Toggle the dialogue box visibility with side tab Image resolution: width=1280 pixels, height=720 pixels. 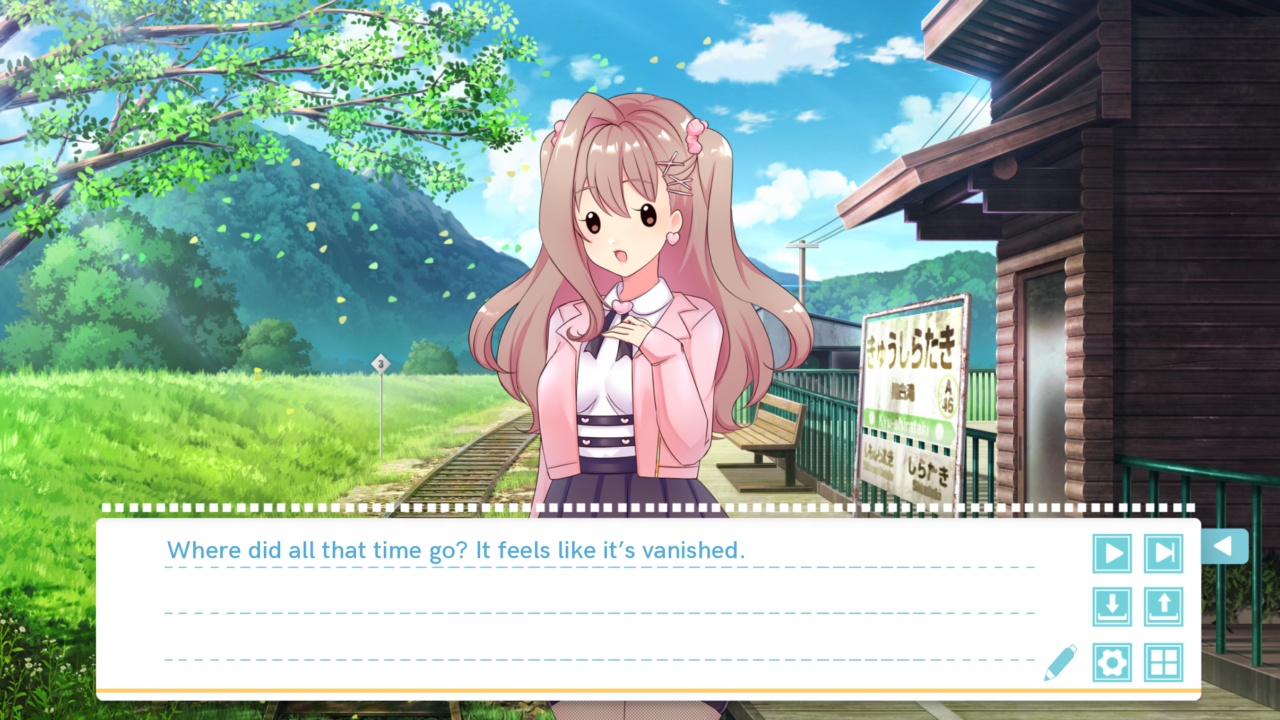[x=1225, y=547]
